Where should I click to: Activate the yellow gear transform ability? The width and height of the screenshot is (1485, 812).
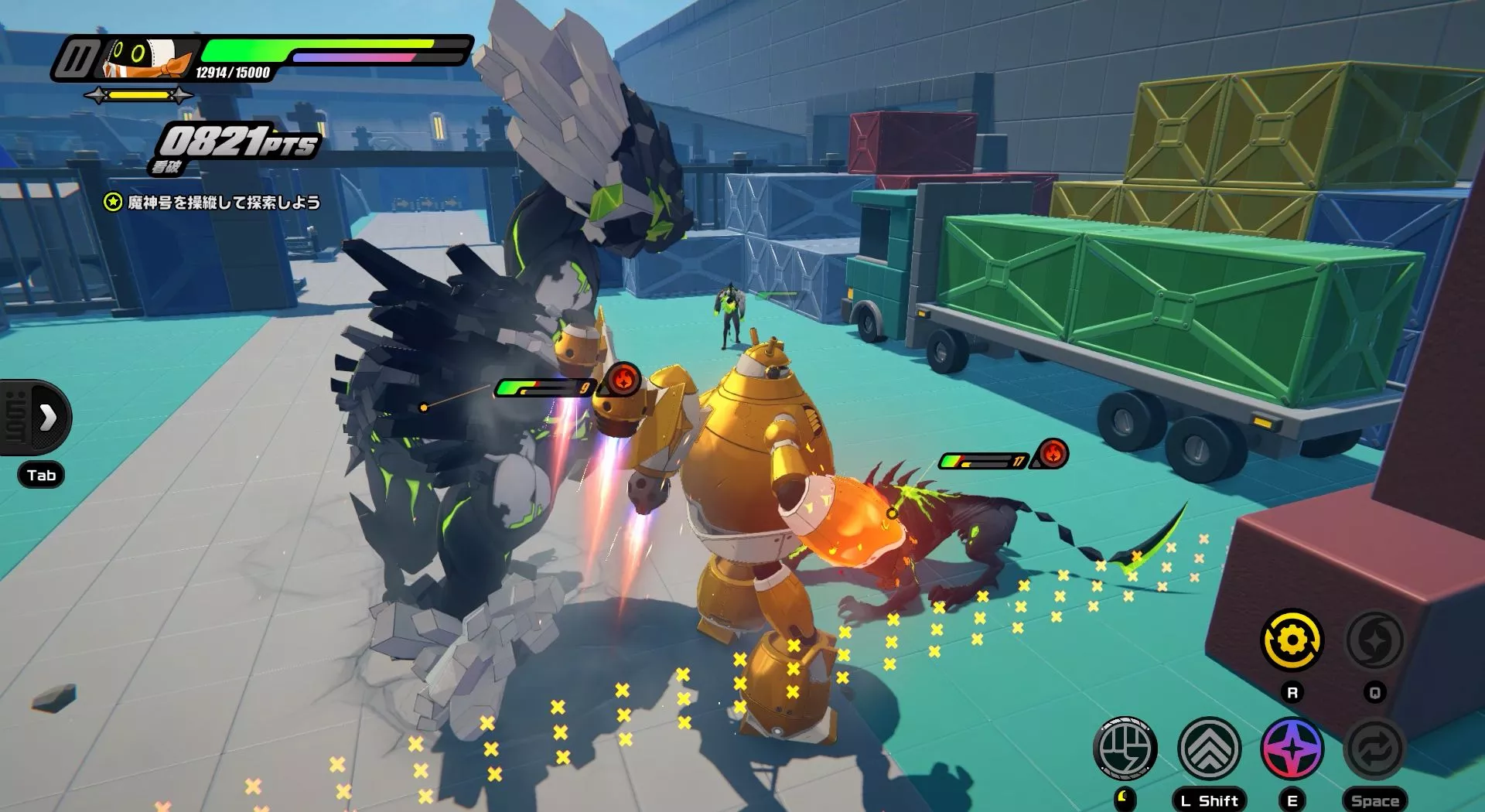click(1292, 640)
